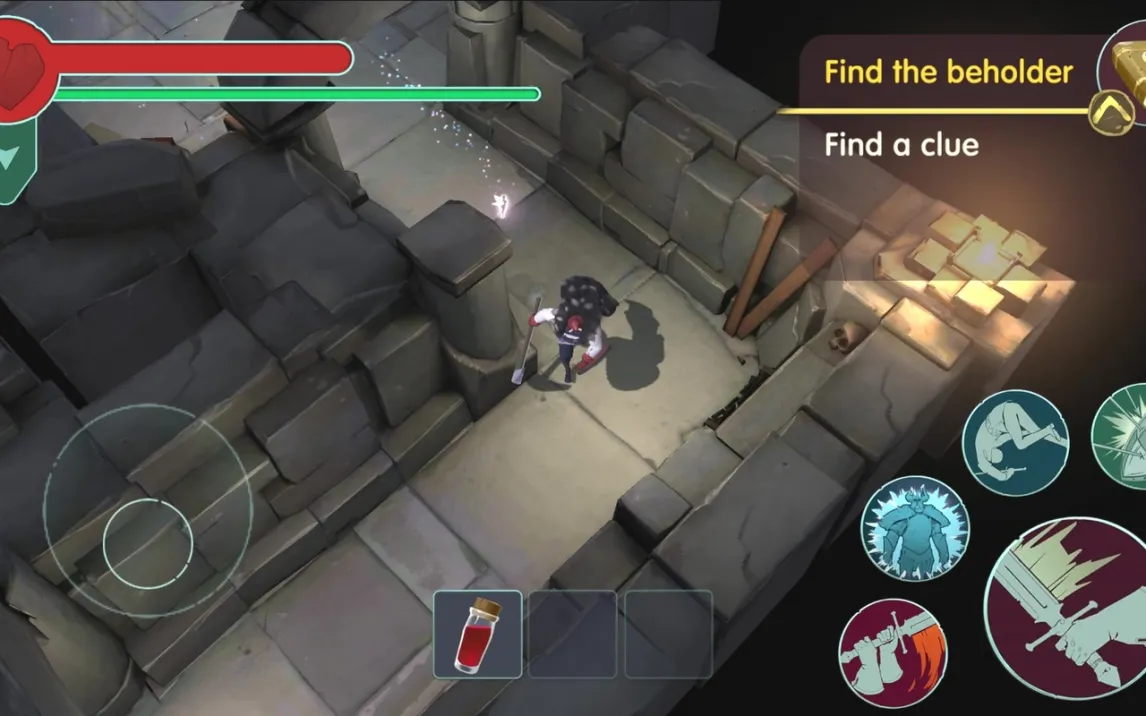The image size is (1146, 716).
Task: Cast the frost armored giant ability
Action: click(x=912, y=527)
